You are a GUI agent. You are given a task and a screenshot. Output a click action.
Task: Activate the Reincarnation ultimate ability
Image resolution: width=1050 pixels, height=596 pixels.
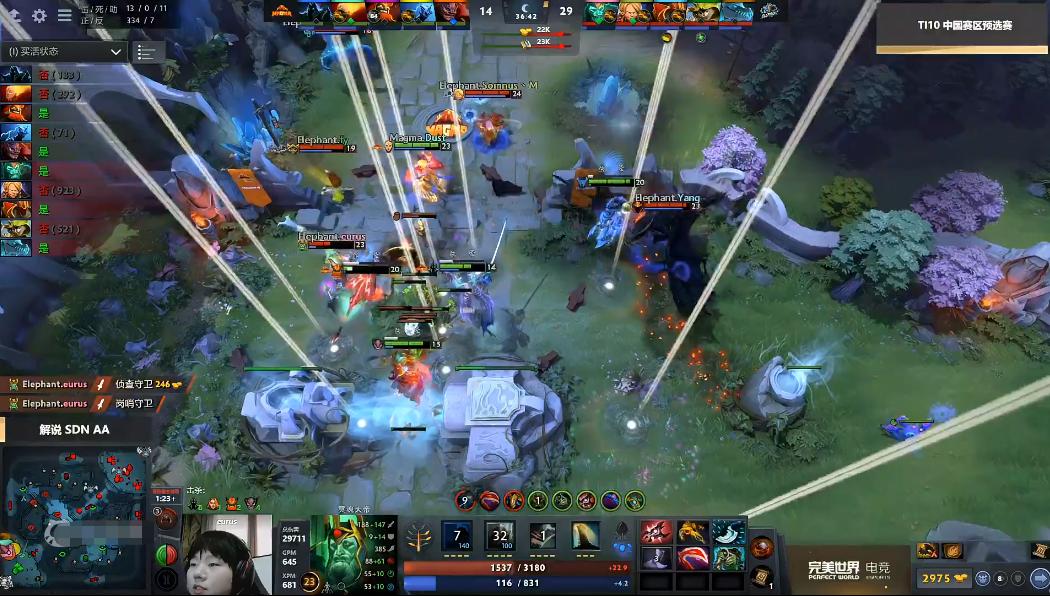585,535
